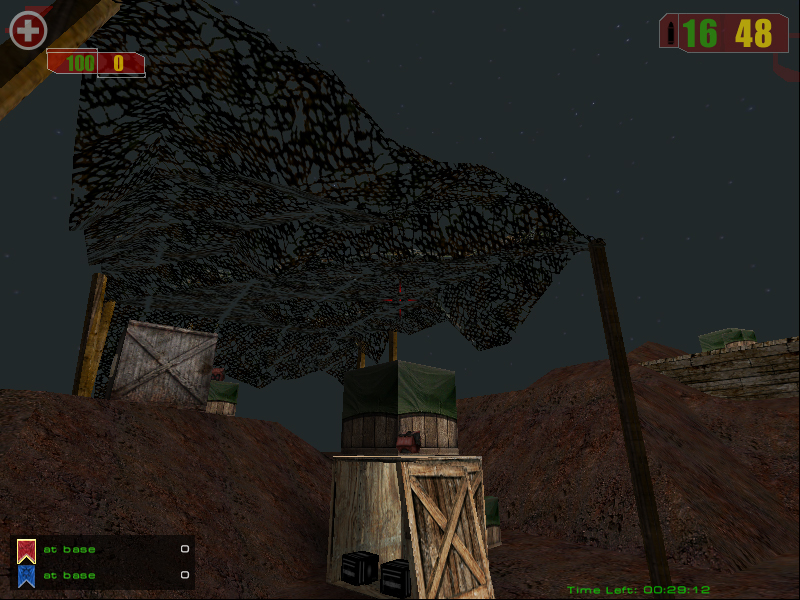Select the red team flag status icon
Image resolution: width=800 pixels, height=600 pixels.
(x=26, y=550)
